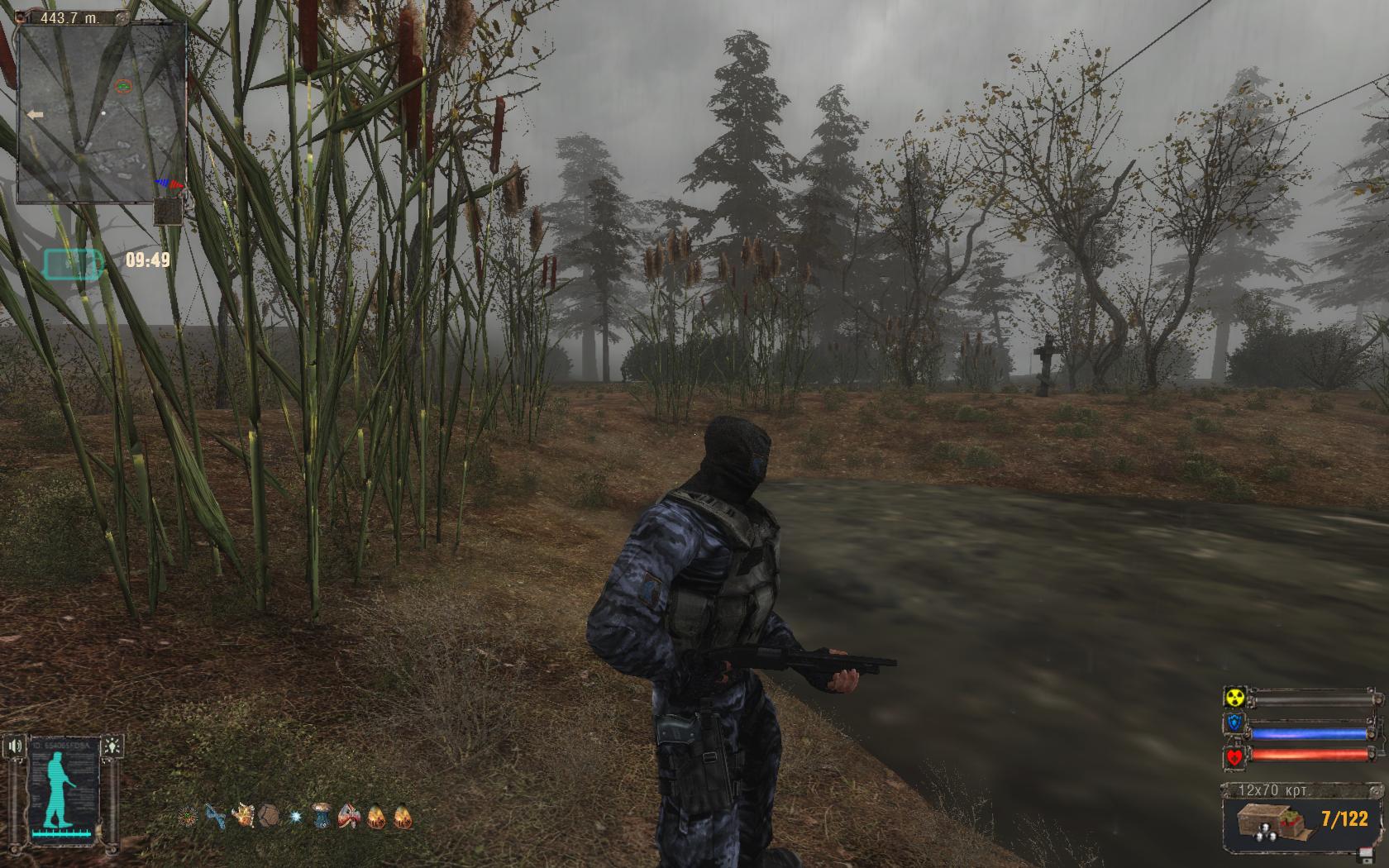This screenshot has height=868, width=1389.
Task: Select the blue mushroom-shaped artifact
Action: 322,817
